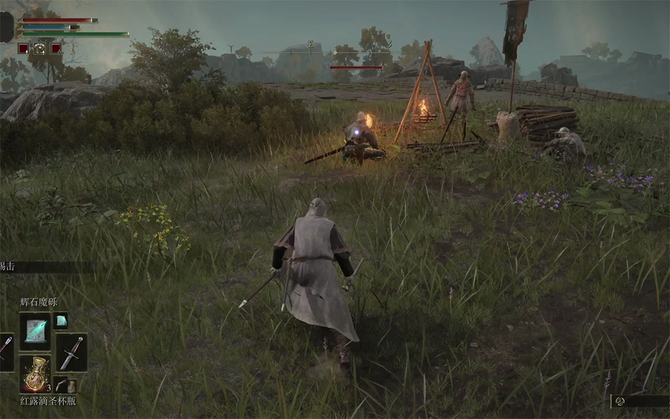Image resolution: width=670 pixels, height=419 pixels.
Task: Click the small next-spell preview icon
Action: [61, 320]
